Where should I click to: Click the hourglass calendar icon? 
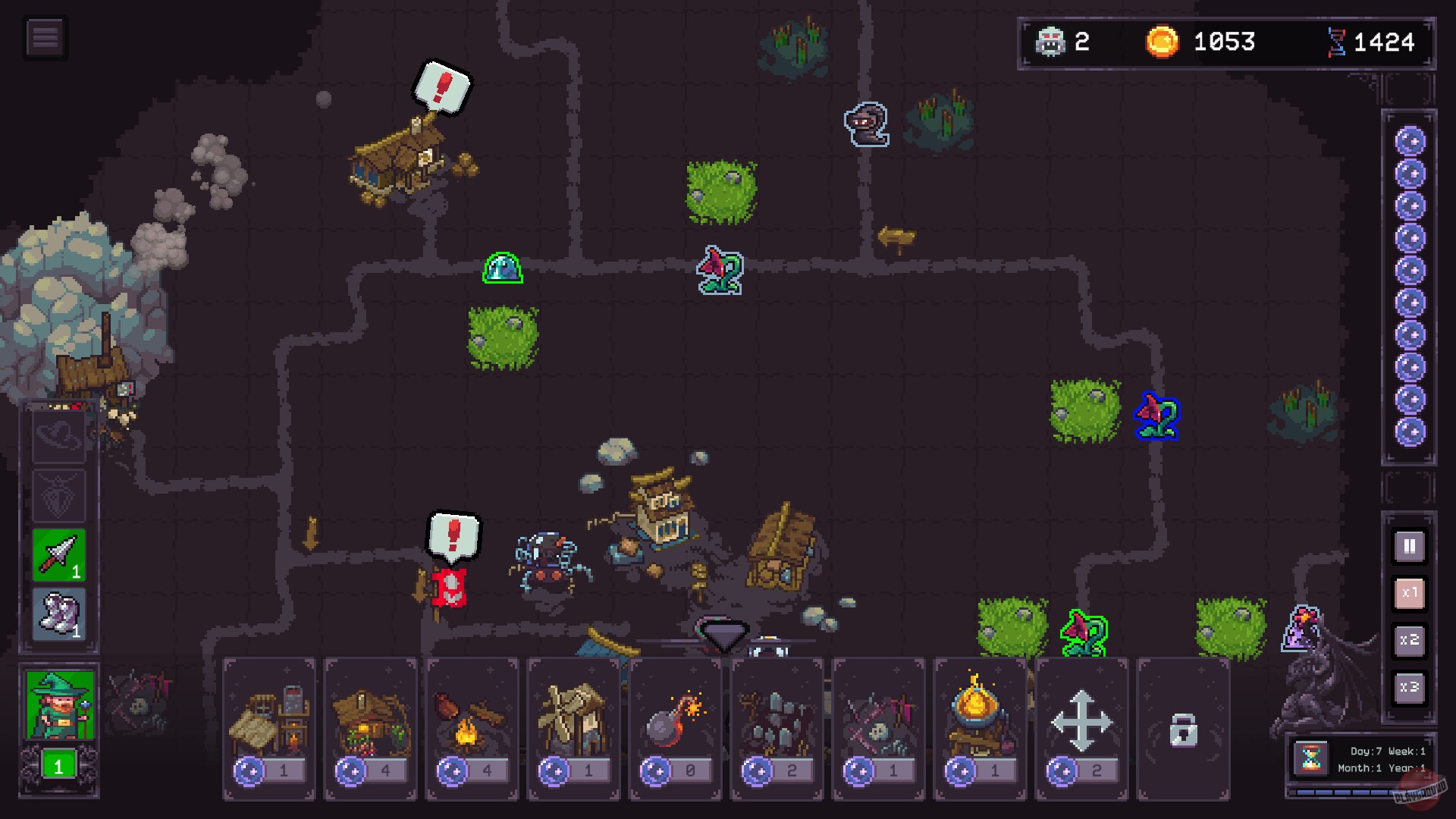1313,759
